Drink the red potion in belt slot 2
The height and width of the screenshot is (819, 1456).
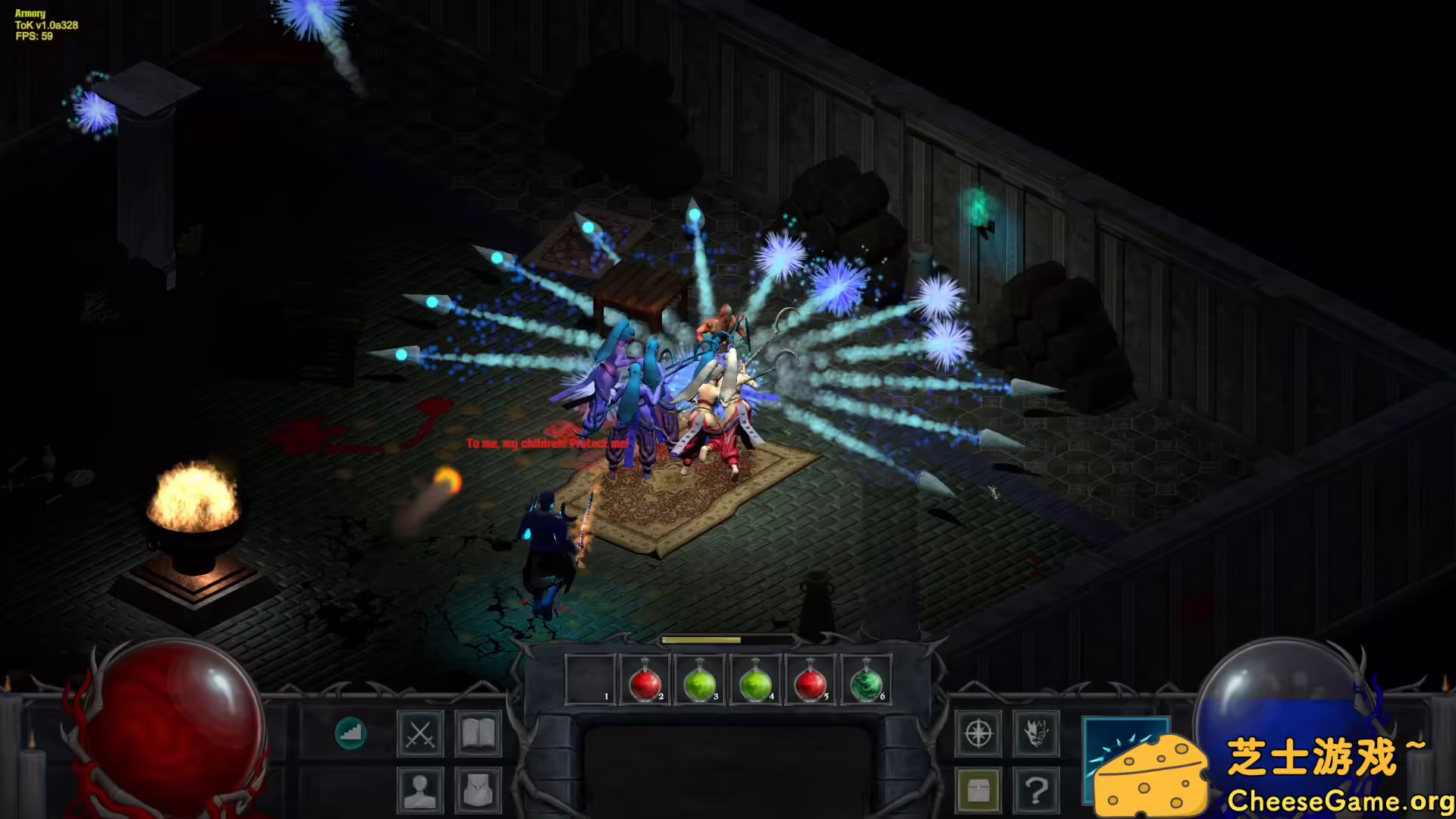644,679
